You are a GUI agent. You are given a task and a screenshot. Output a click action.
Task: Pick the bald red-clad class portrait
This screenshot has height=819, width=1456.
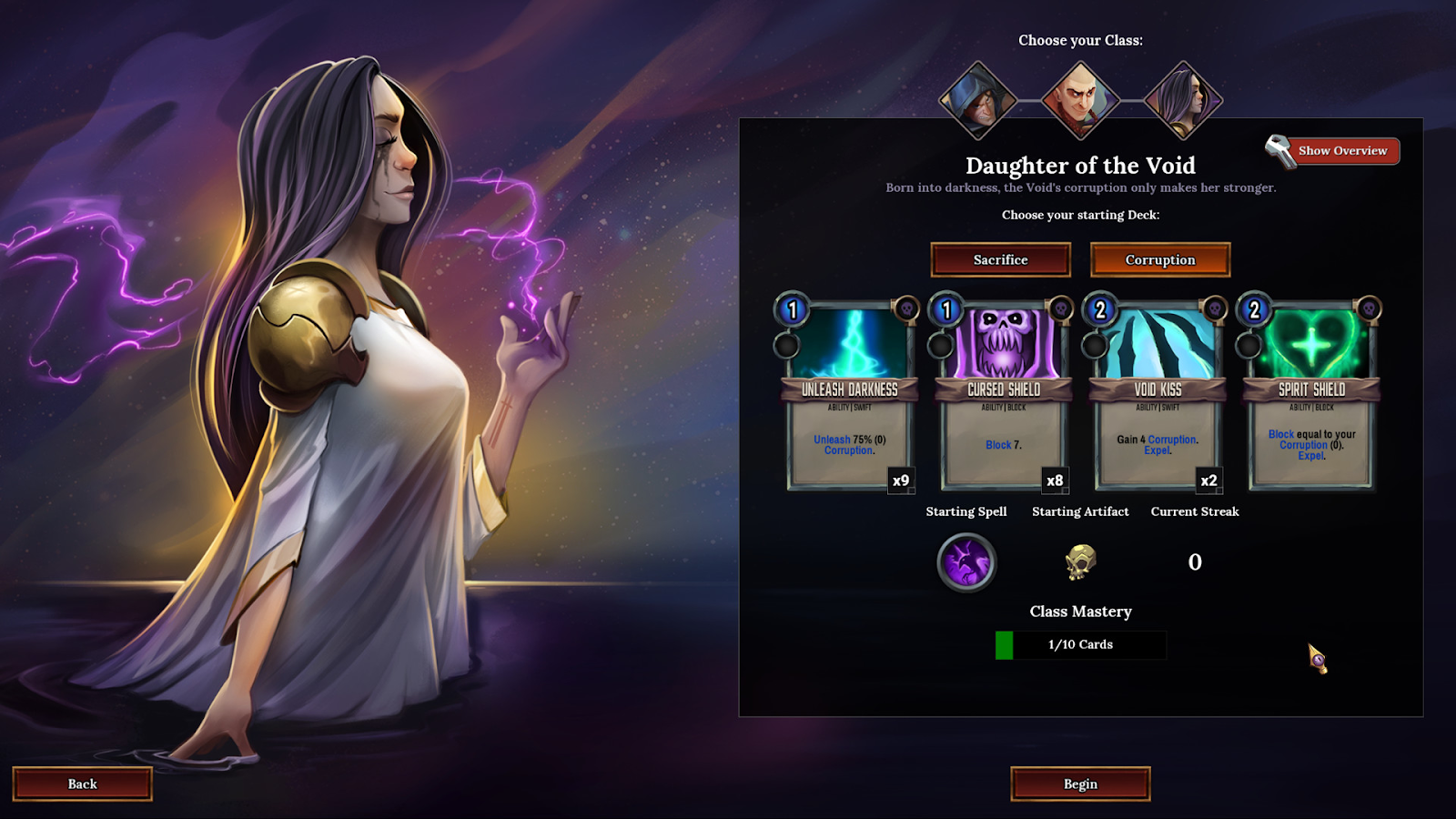1080,100
